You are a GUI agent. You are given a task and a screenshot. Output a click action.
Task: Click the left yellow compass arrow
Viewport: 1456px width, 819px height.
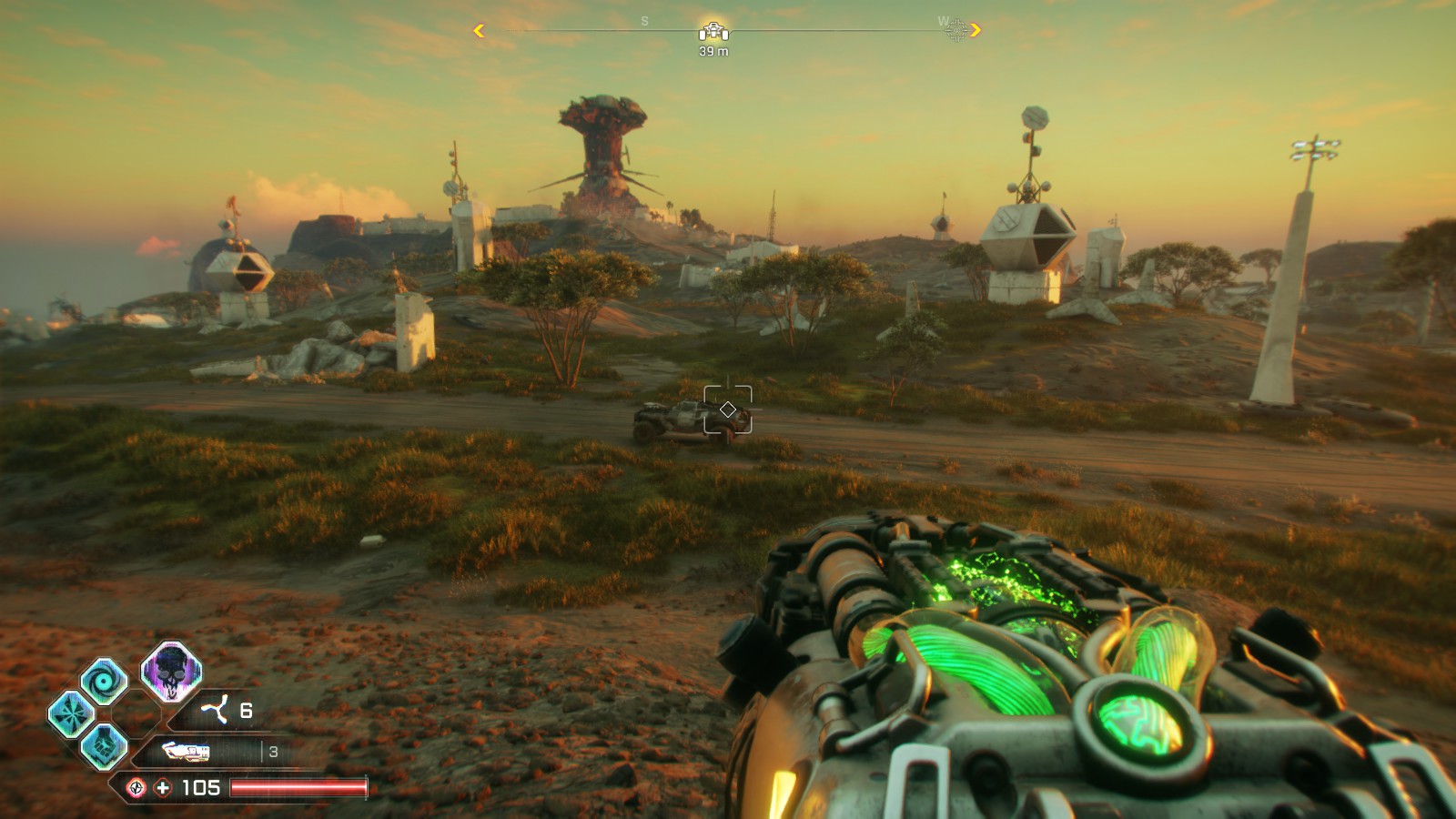tap(479, 31)
